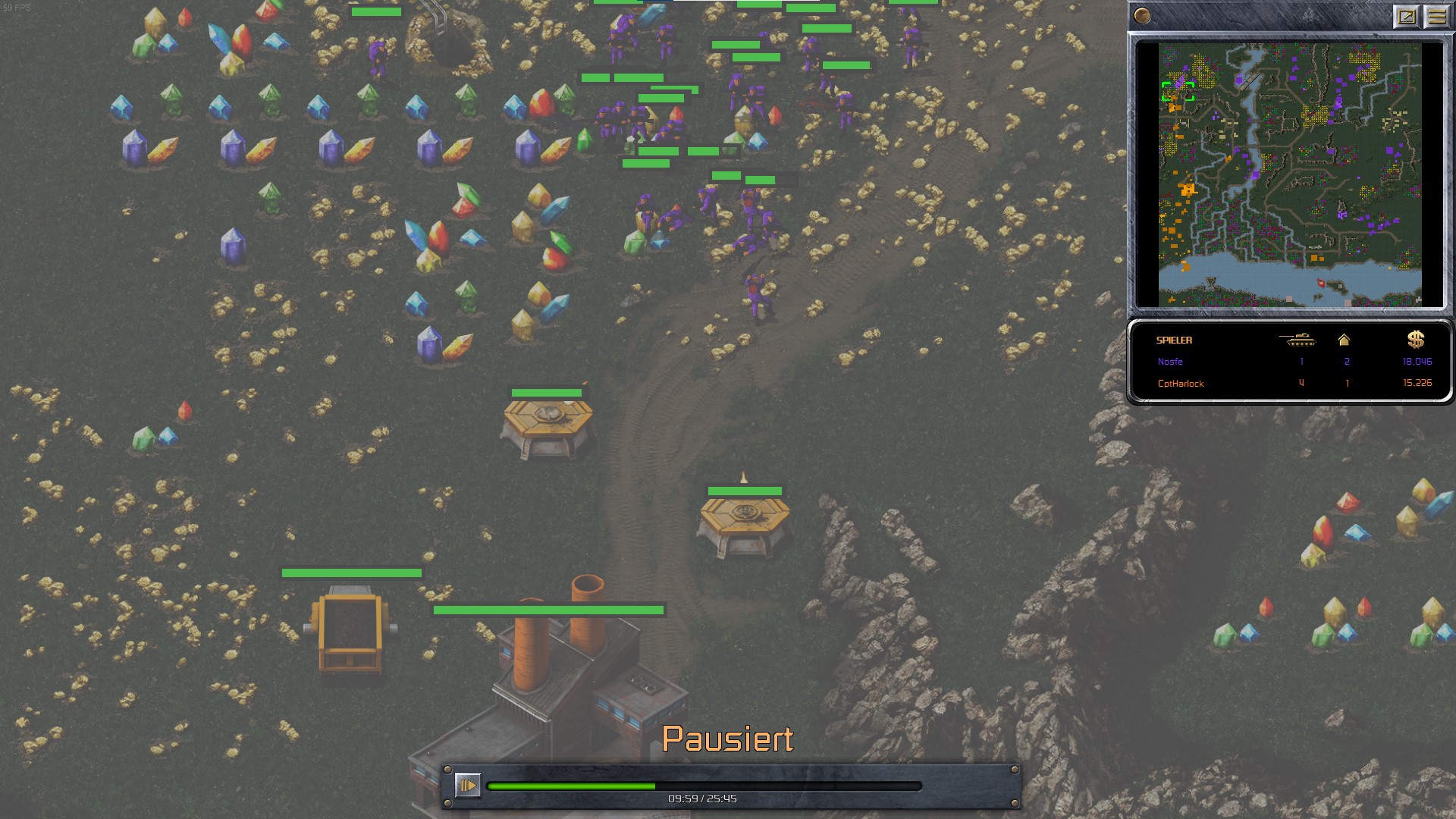Seek on the green replay progress bar
The image size is (1456, 819).
pos(704,786)
